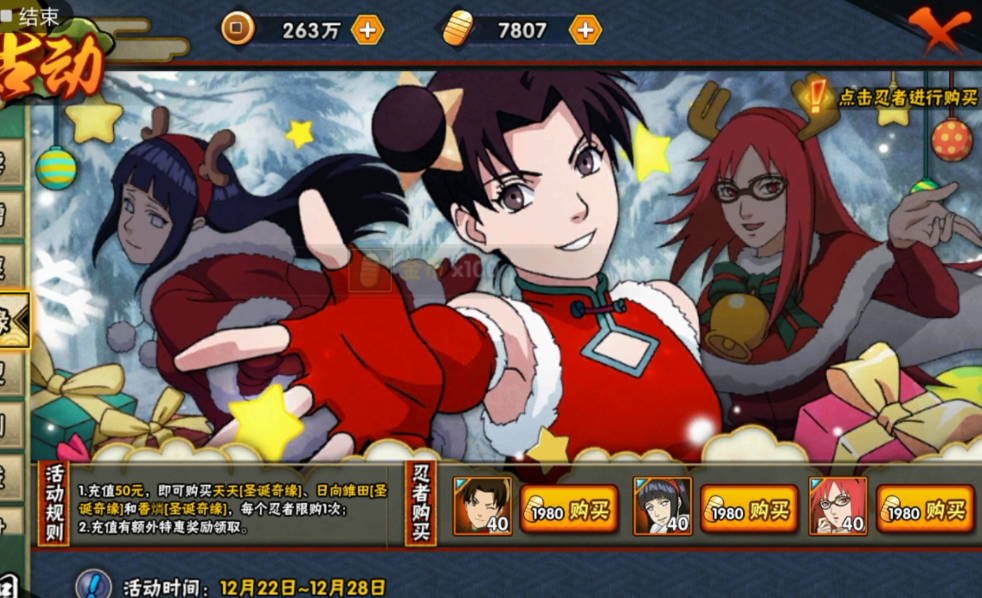Select the highlighted left-side event tab
The height and width of the screenshot is (598, 982).
(x=14, y=319)
